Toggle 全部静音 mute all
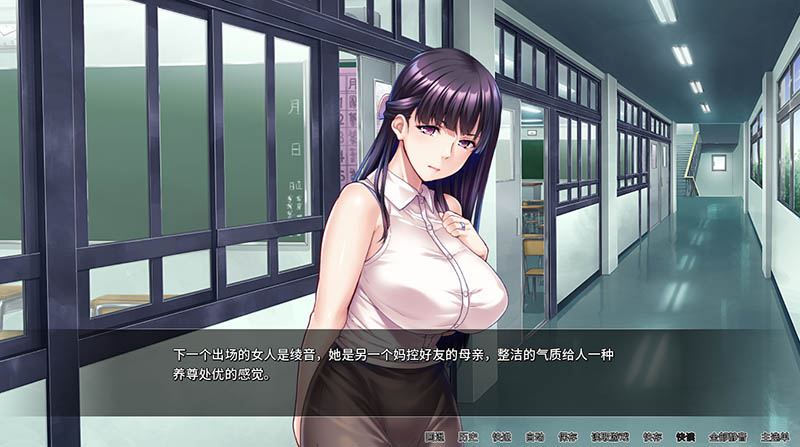This screenshot has width=800, height=447. point(725,437)
